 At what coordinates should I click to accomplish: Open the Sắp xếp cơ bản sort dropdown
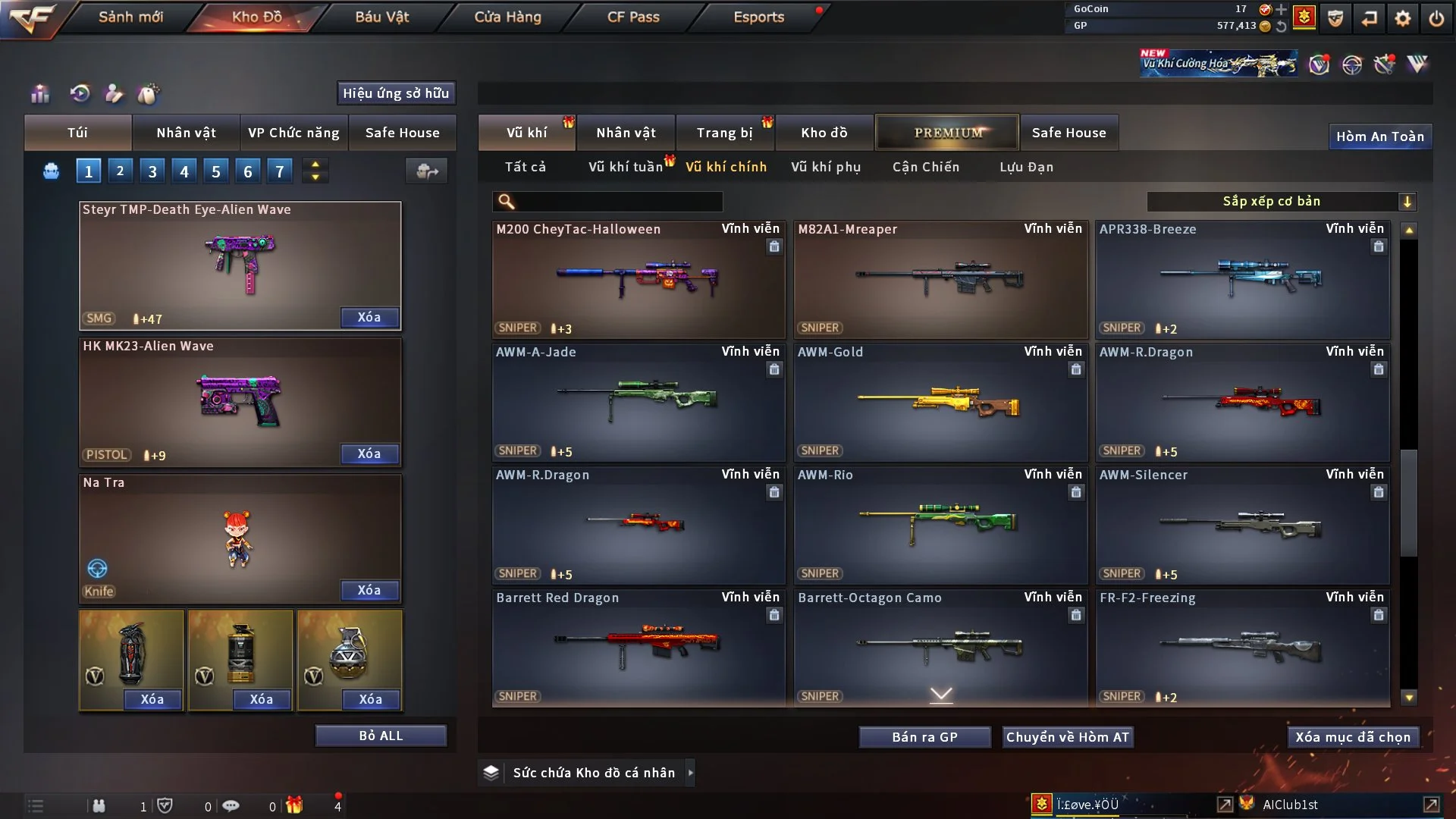pyautogui.click(x=1281, y=201)
